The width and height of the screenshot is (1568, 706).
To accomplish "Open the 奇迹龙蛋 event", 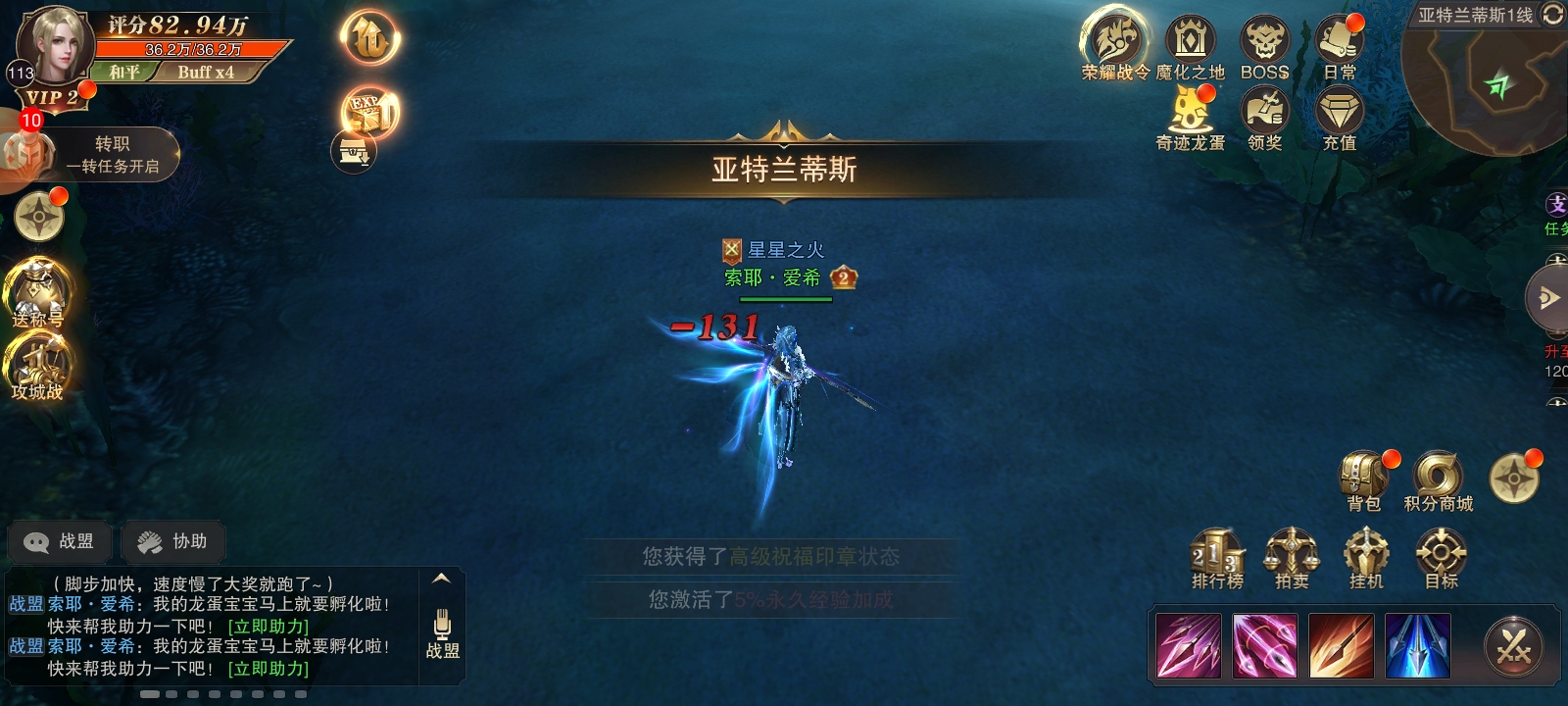I will (x=1190, y=116).
